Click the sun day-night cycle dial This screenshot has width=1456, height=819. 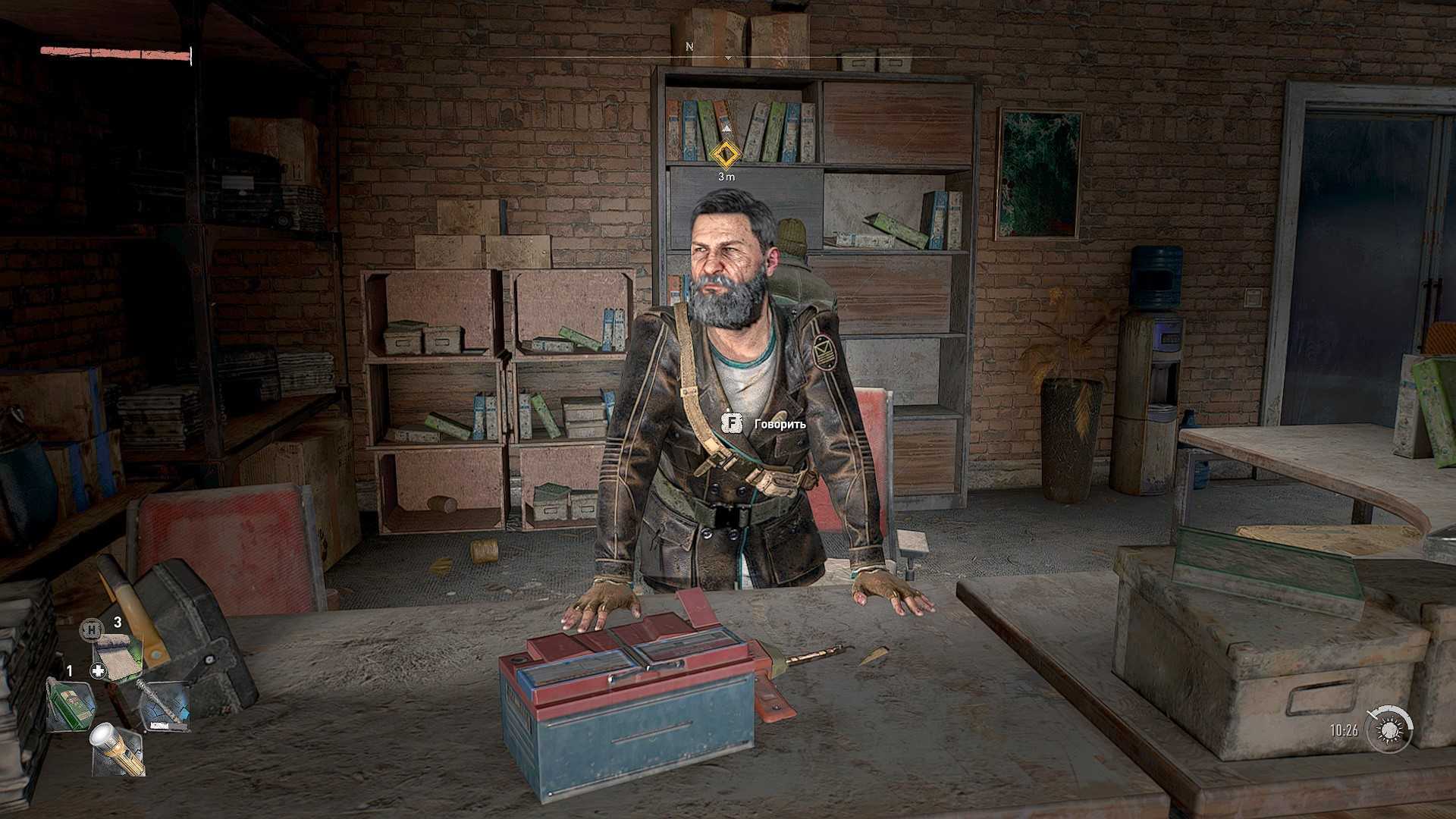pyautogui.click(x=1389, y=730)
